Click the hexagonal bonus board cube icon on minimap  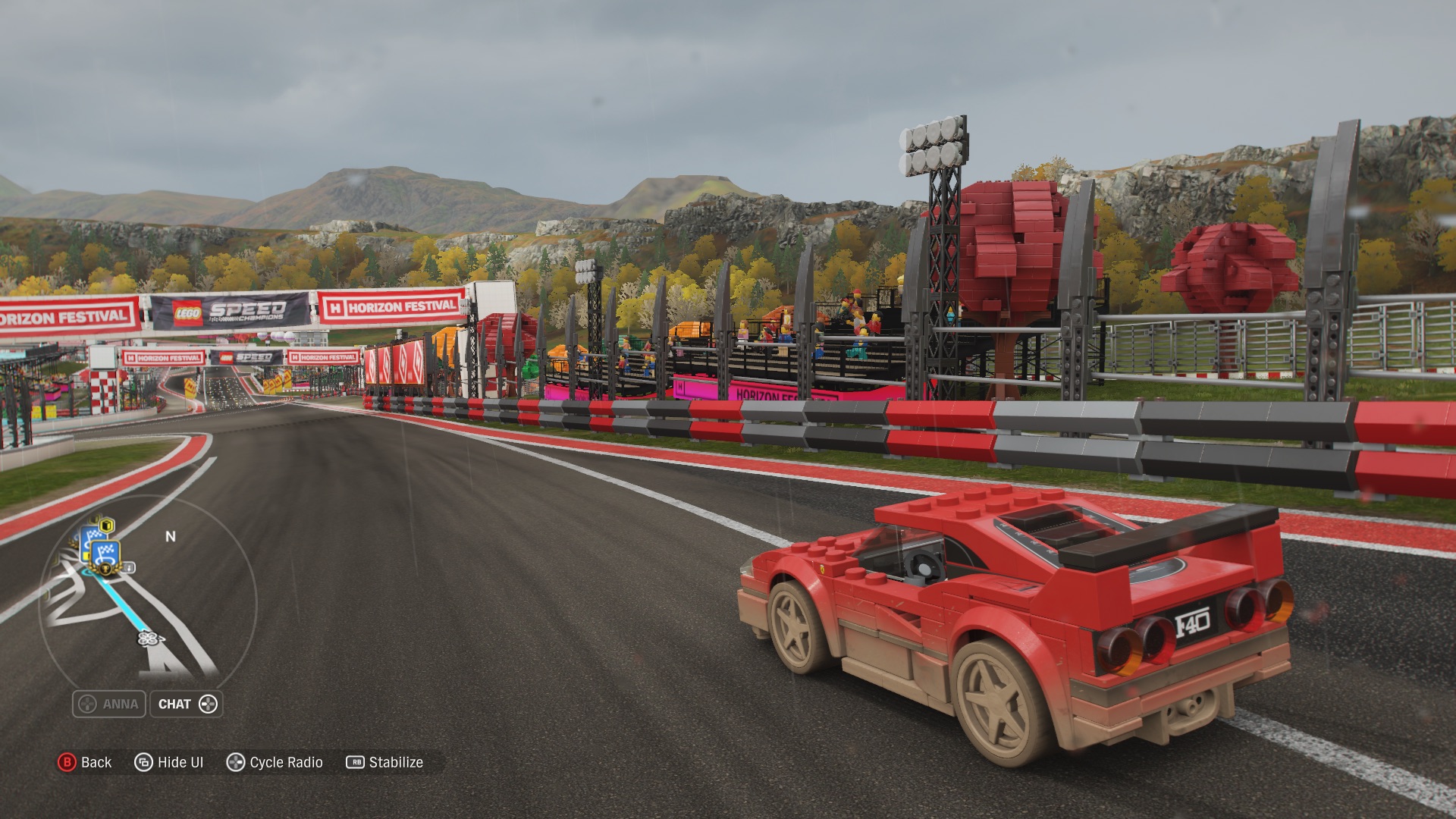click(106, 525)
